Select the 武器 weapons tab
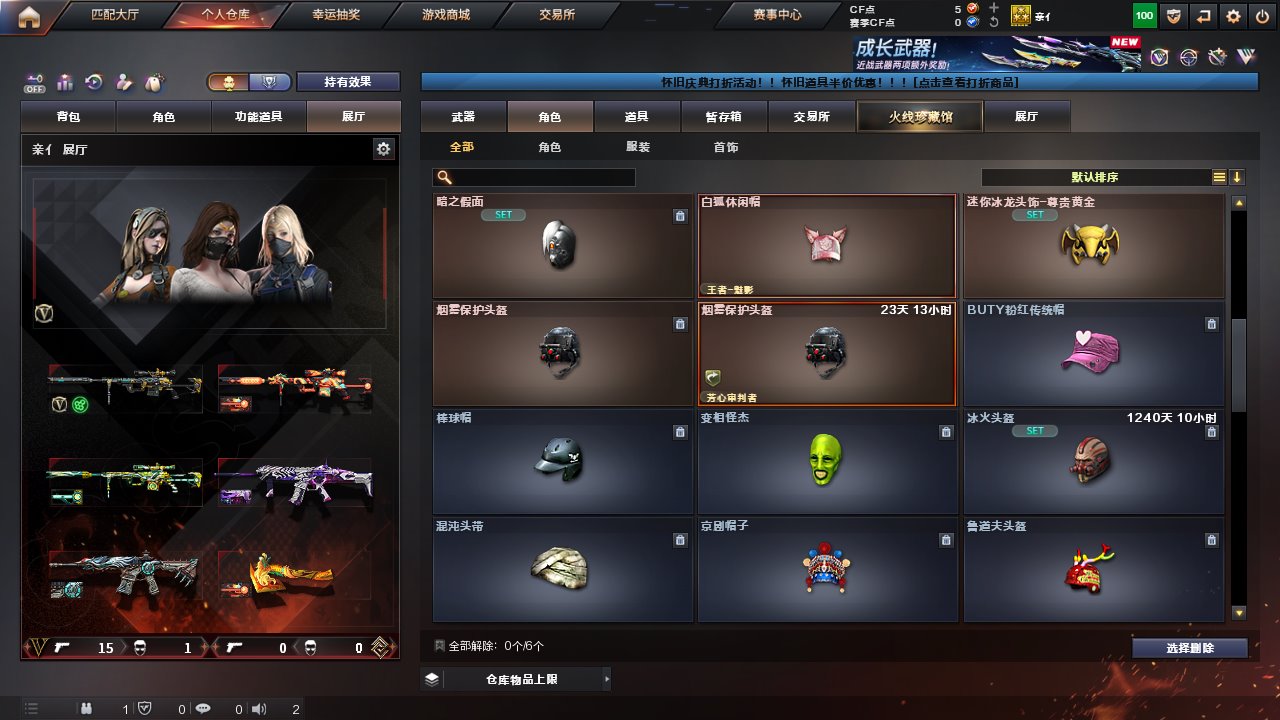The width and height of the screenshot is (1280, 720). pos(463,117)
